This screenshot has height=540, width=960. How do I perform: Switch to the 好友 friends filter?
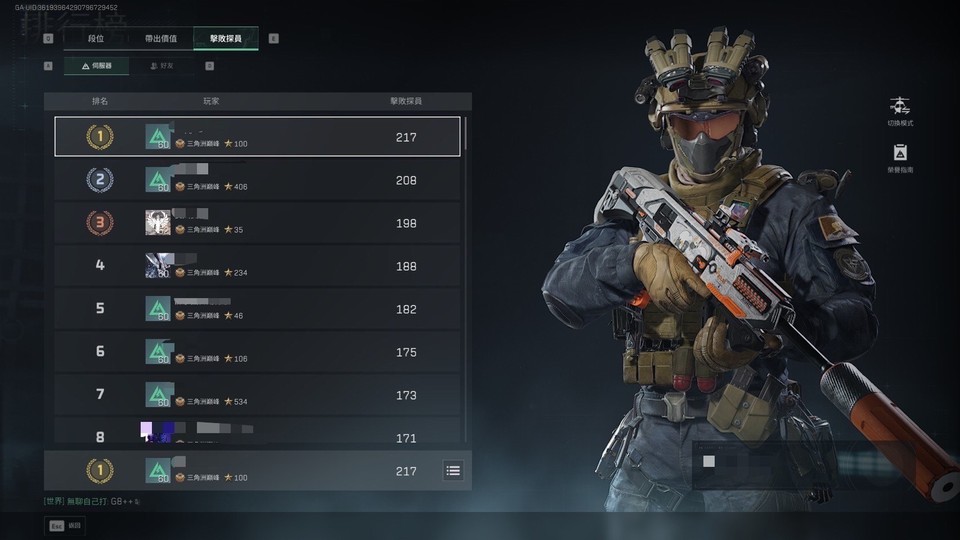point(161,66)
